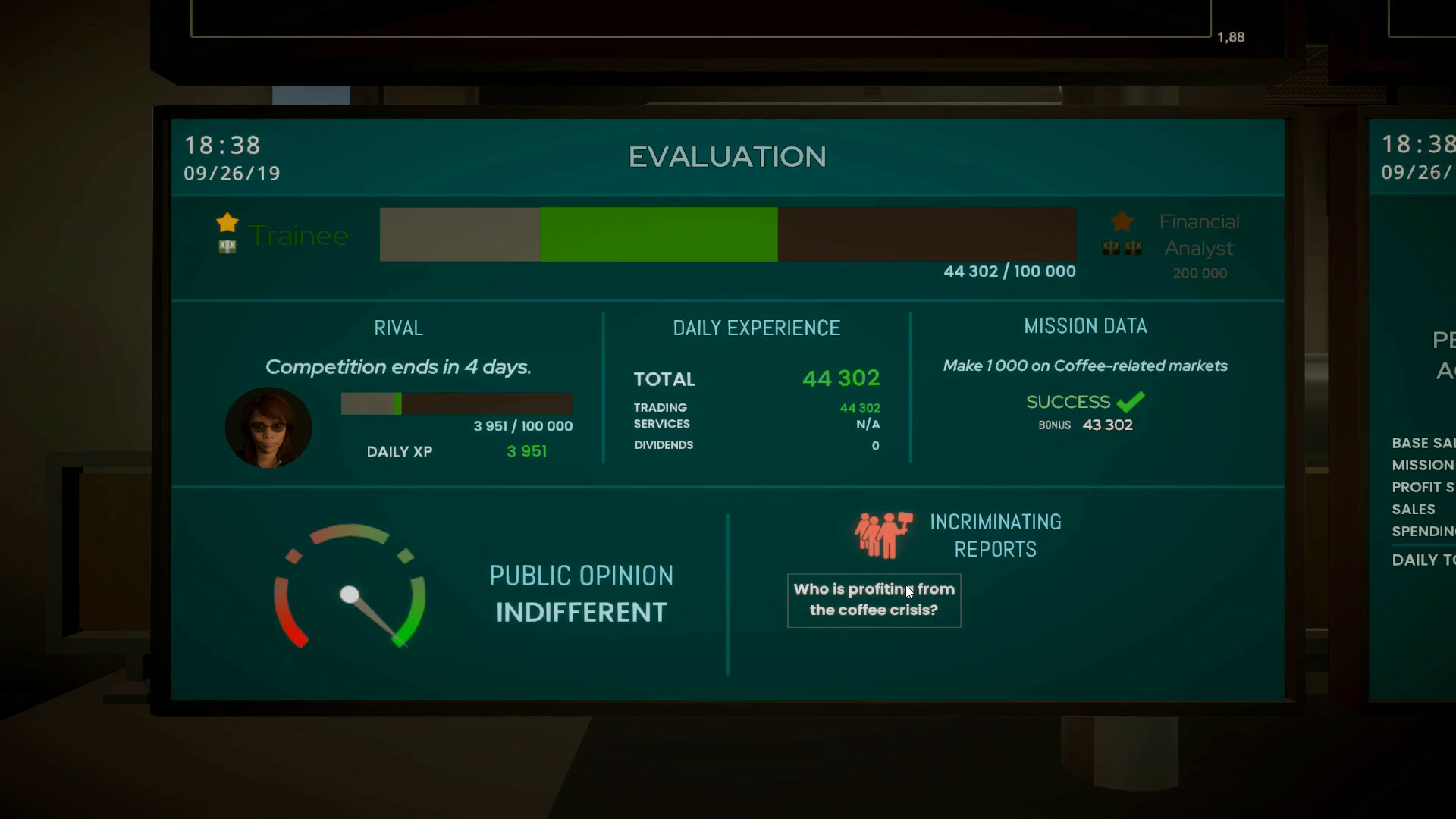The image size is (1456, 819).
Task: Switch to the Evaluation header tab
Action: 726,157
